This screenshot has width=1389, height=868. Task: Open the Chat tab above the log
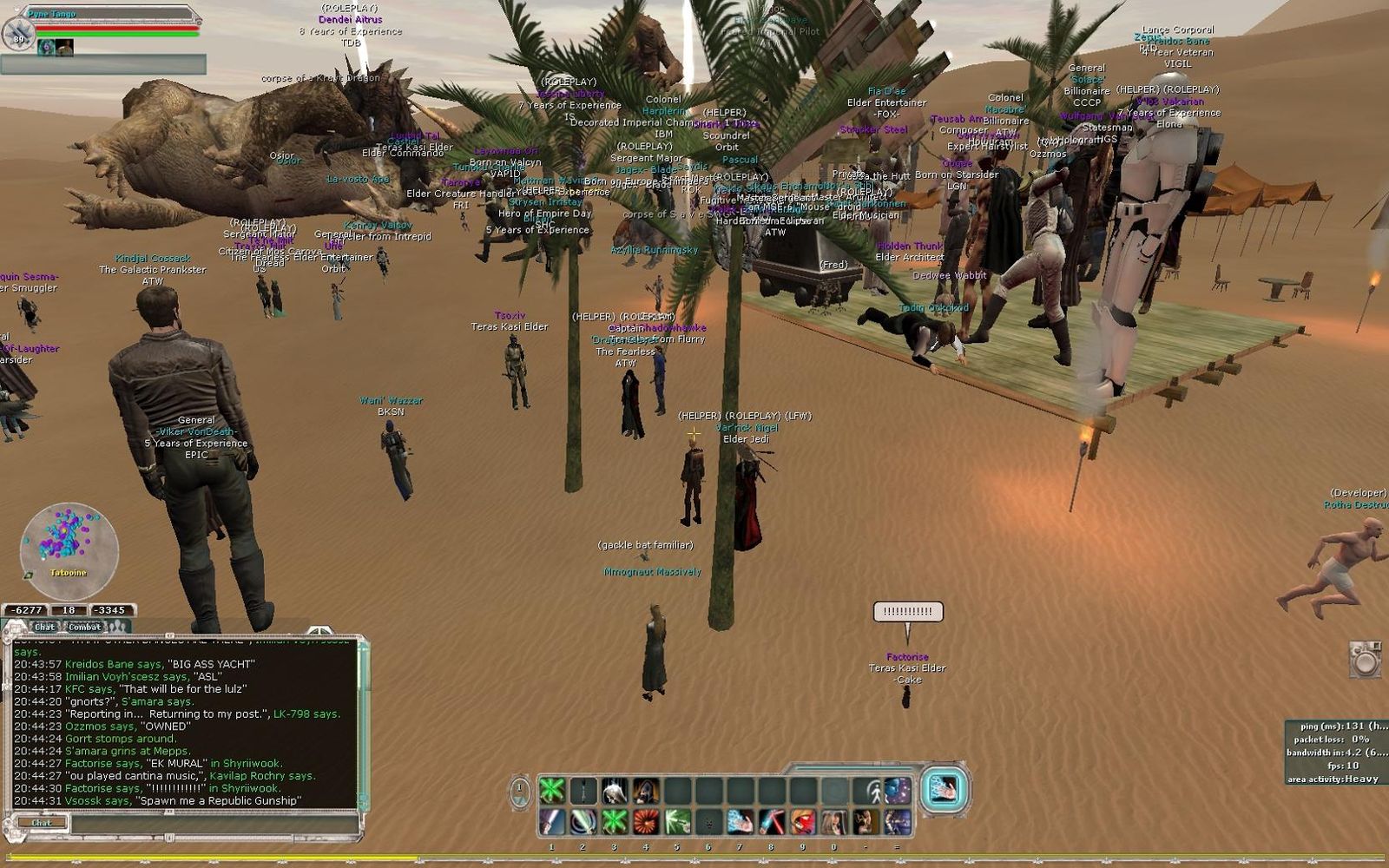pos(44,627)
